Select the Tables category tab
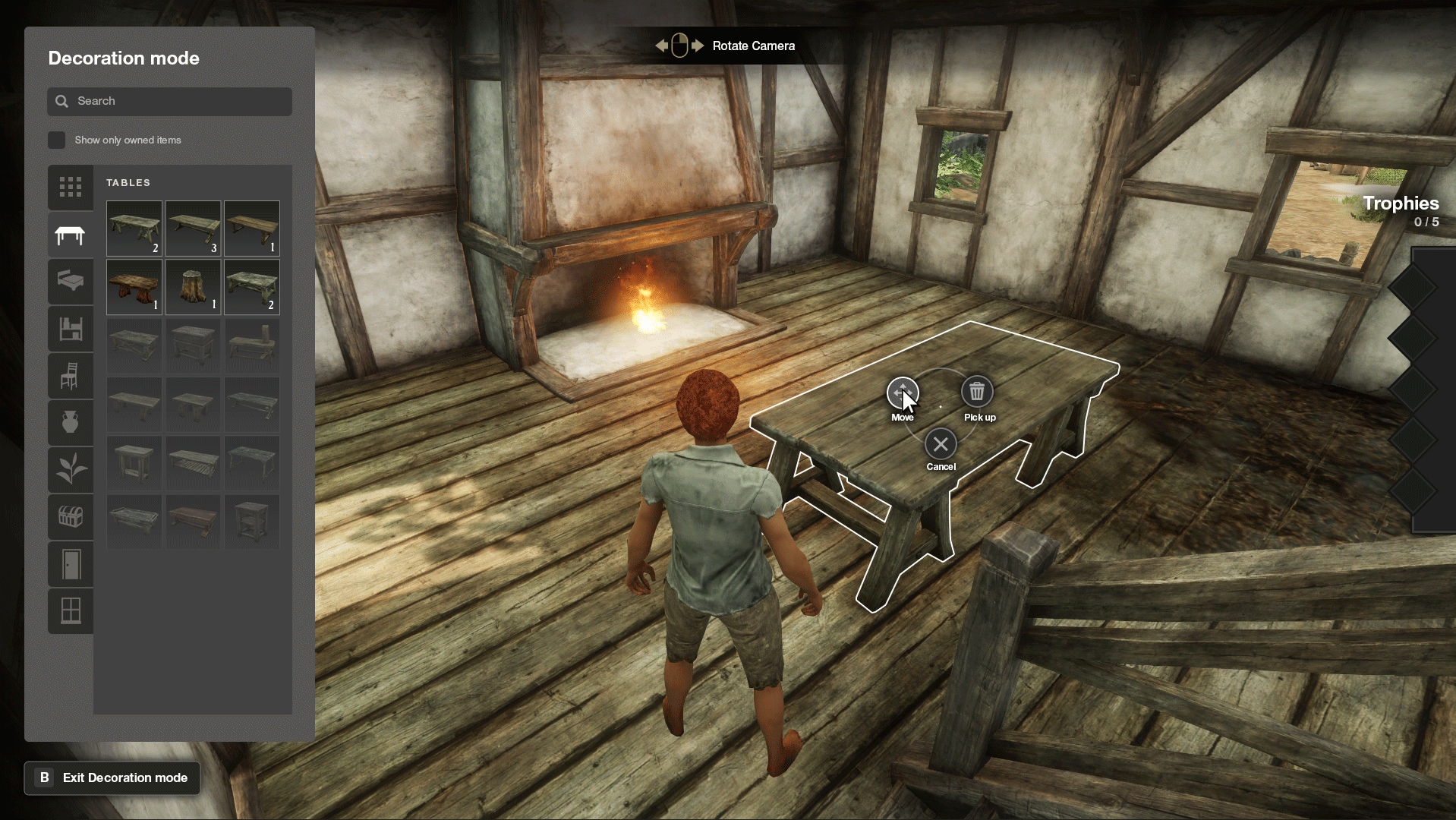This screenshot has height=820, width=1456. point(71,235)
